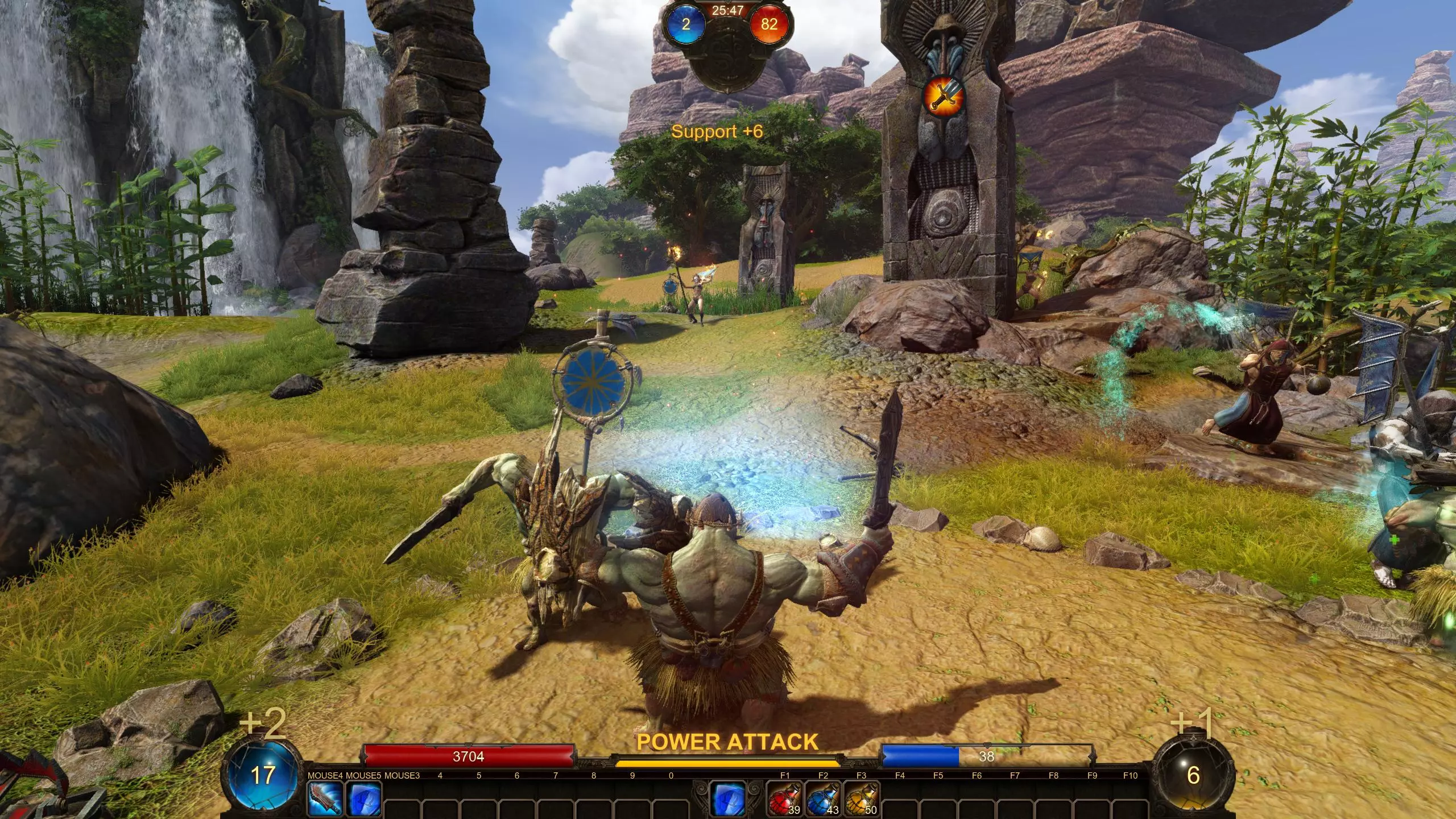Click the central blue shield icon between hotbars

[727, 799]
